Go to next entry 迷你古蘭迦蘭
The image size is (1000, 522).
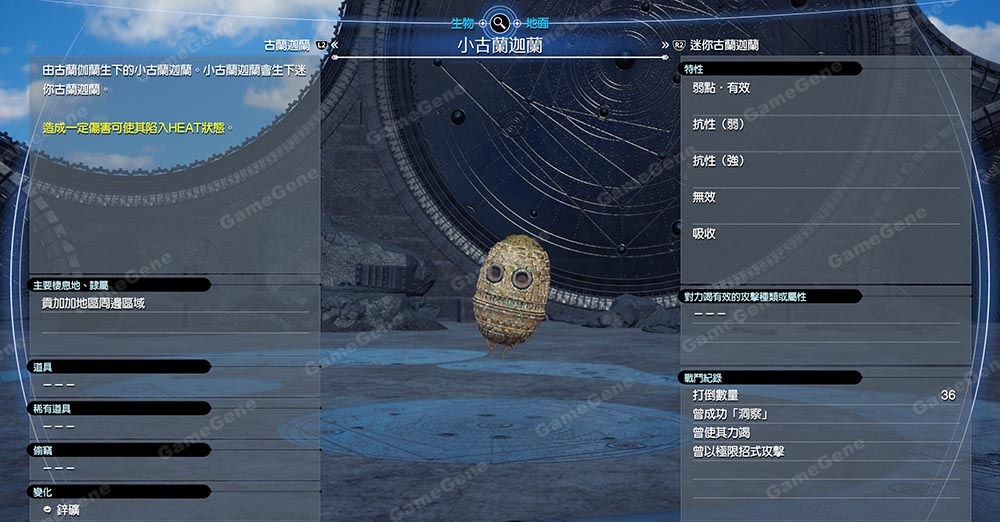tap(722, 45)
